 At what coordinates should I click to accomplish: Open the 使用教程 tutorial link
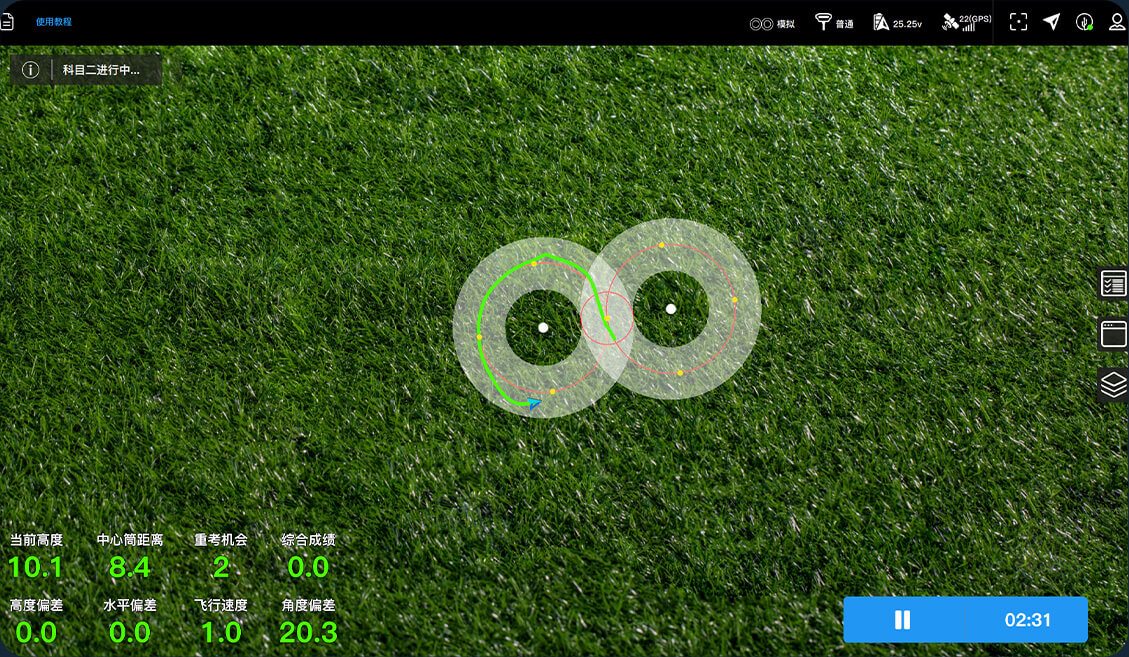54,22
